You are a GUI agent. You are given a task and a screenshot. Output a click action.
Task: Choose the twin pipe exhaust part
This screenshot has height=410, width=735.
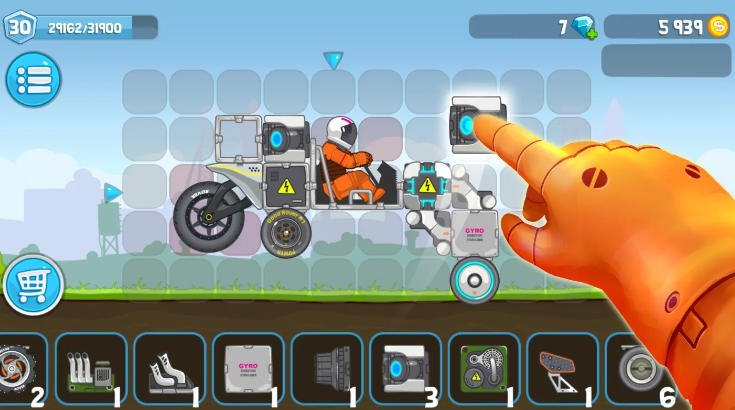click(169, 368)
